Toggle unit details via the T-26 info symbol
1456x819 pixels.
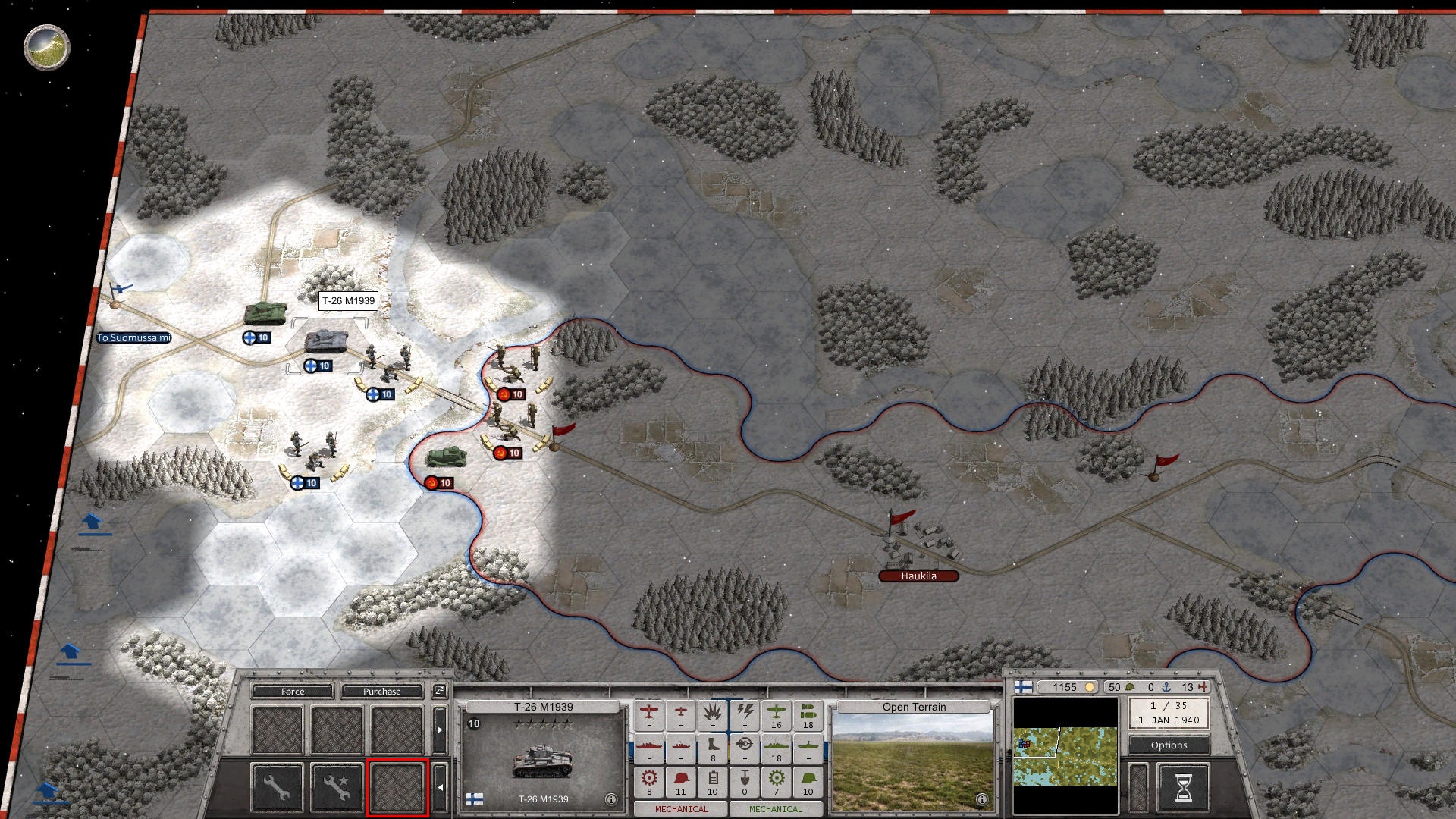pos(611,798)
